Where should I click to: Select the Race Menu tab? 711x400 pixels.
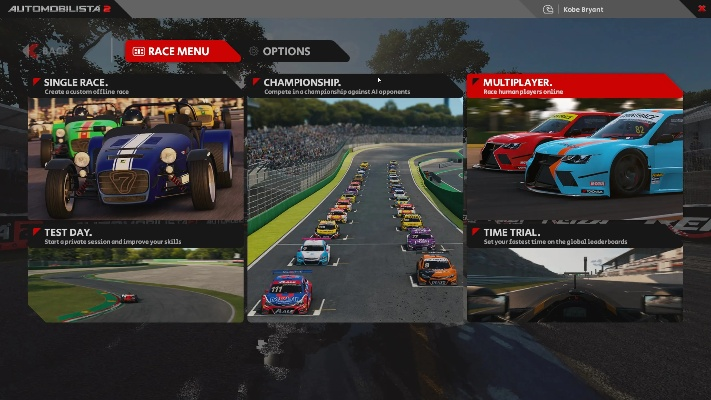click(180, 51)
